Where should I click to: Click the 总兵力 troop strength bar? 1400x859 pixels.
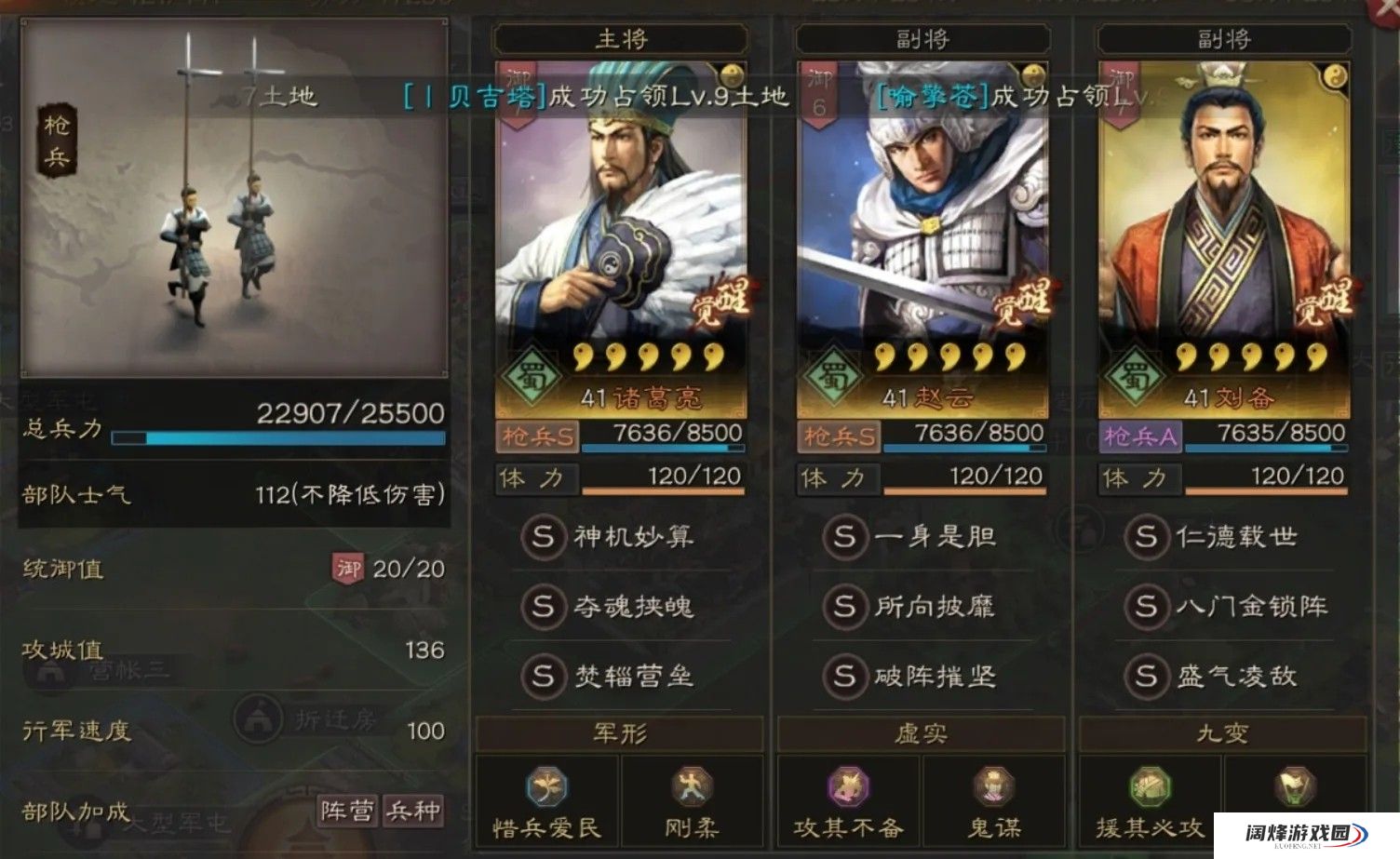click(x=279, y=439)
